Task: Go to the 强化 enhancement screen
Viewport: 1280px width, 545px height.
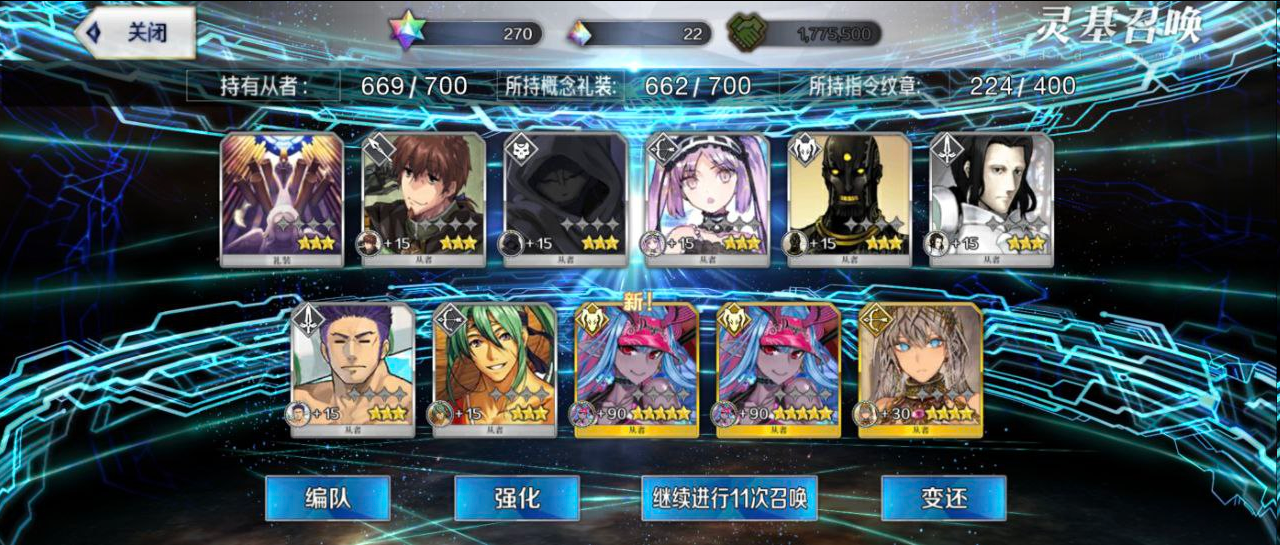Action: tap(516, 498)
